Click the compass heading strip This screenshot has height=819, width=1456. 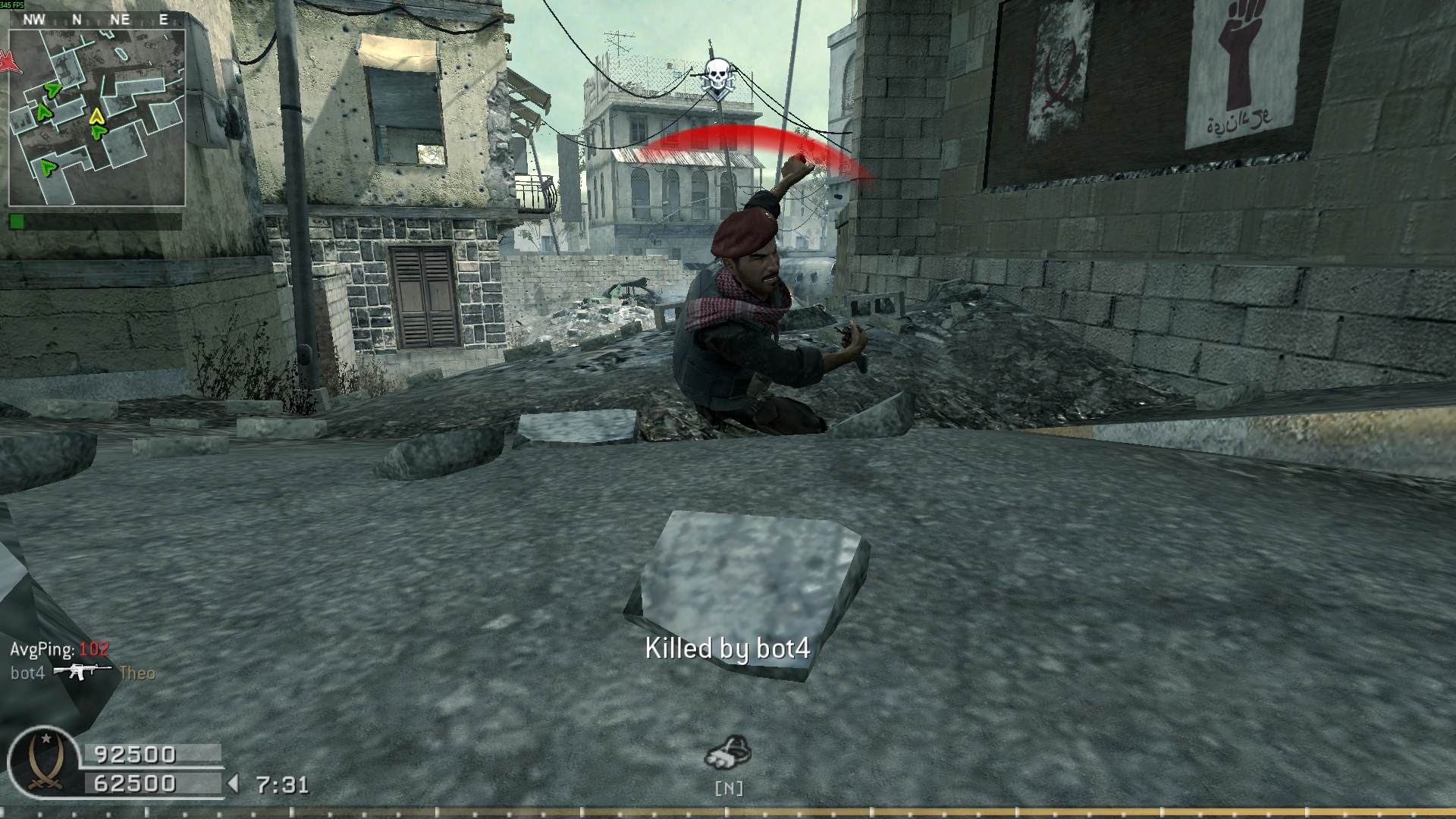click(x=97, y=20)
